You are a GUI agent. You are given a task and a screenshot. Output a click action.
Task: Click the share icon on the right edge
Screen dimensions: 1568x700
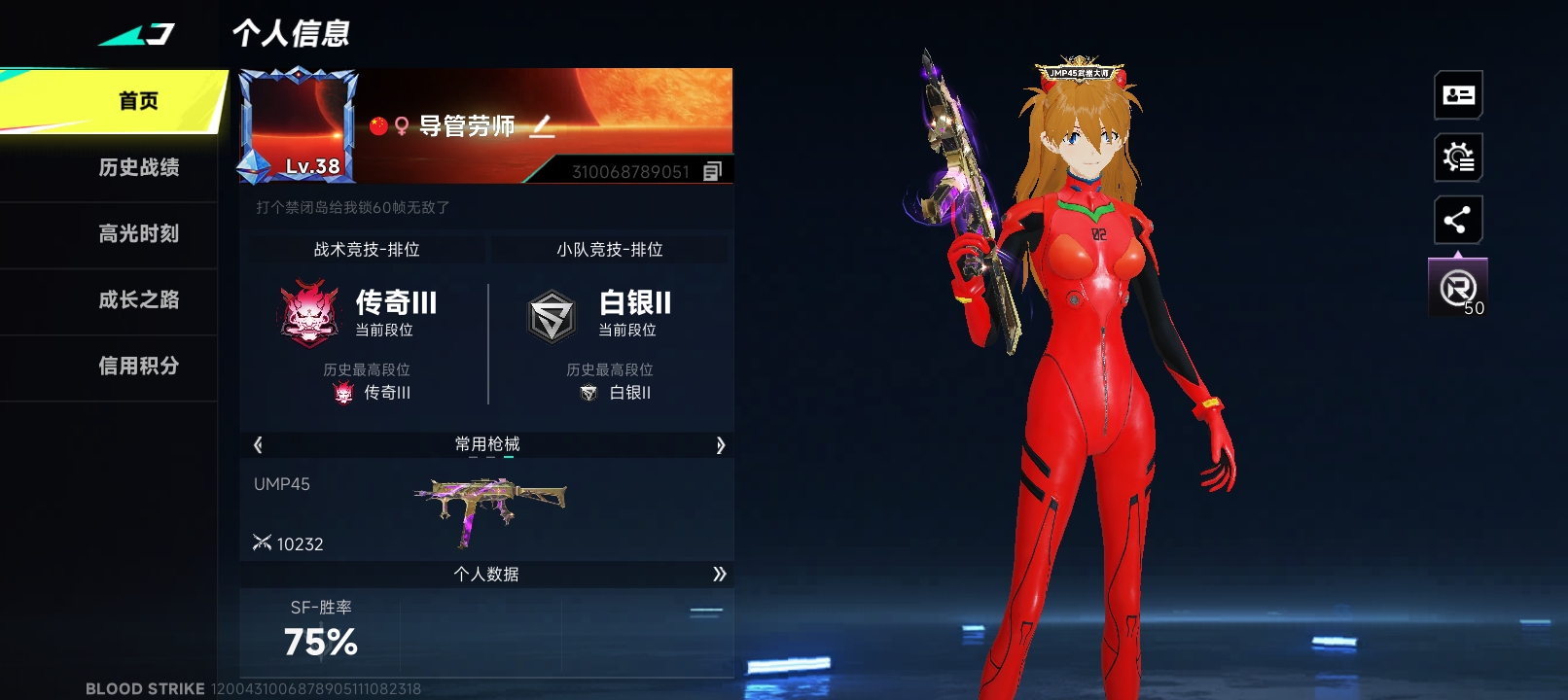pos(1456,220)
